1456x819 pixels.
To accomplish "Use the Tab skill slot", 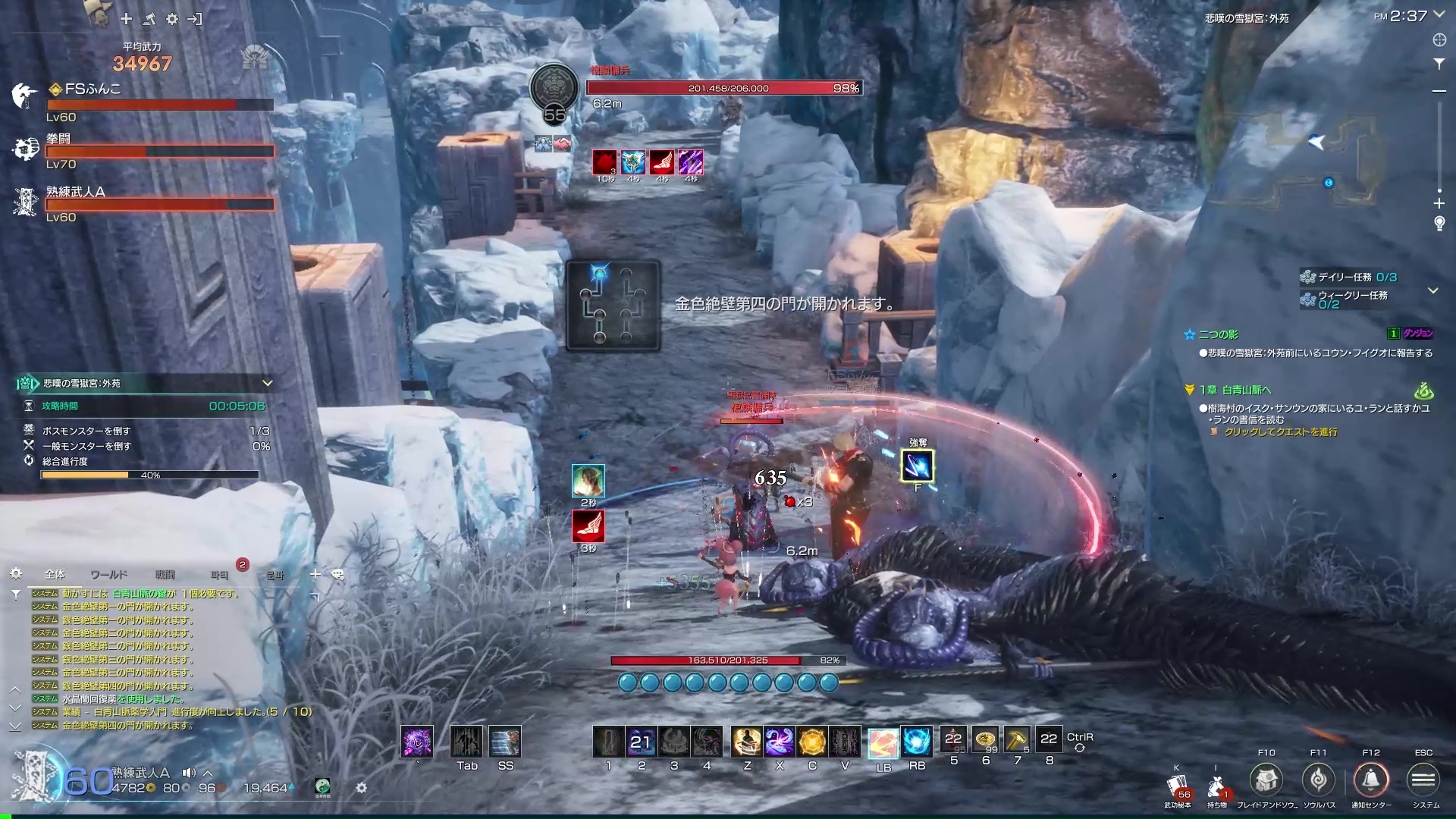I will (x=466, y=742).
